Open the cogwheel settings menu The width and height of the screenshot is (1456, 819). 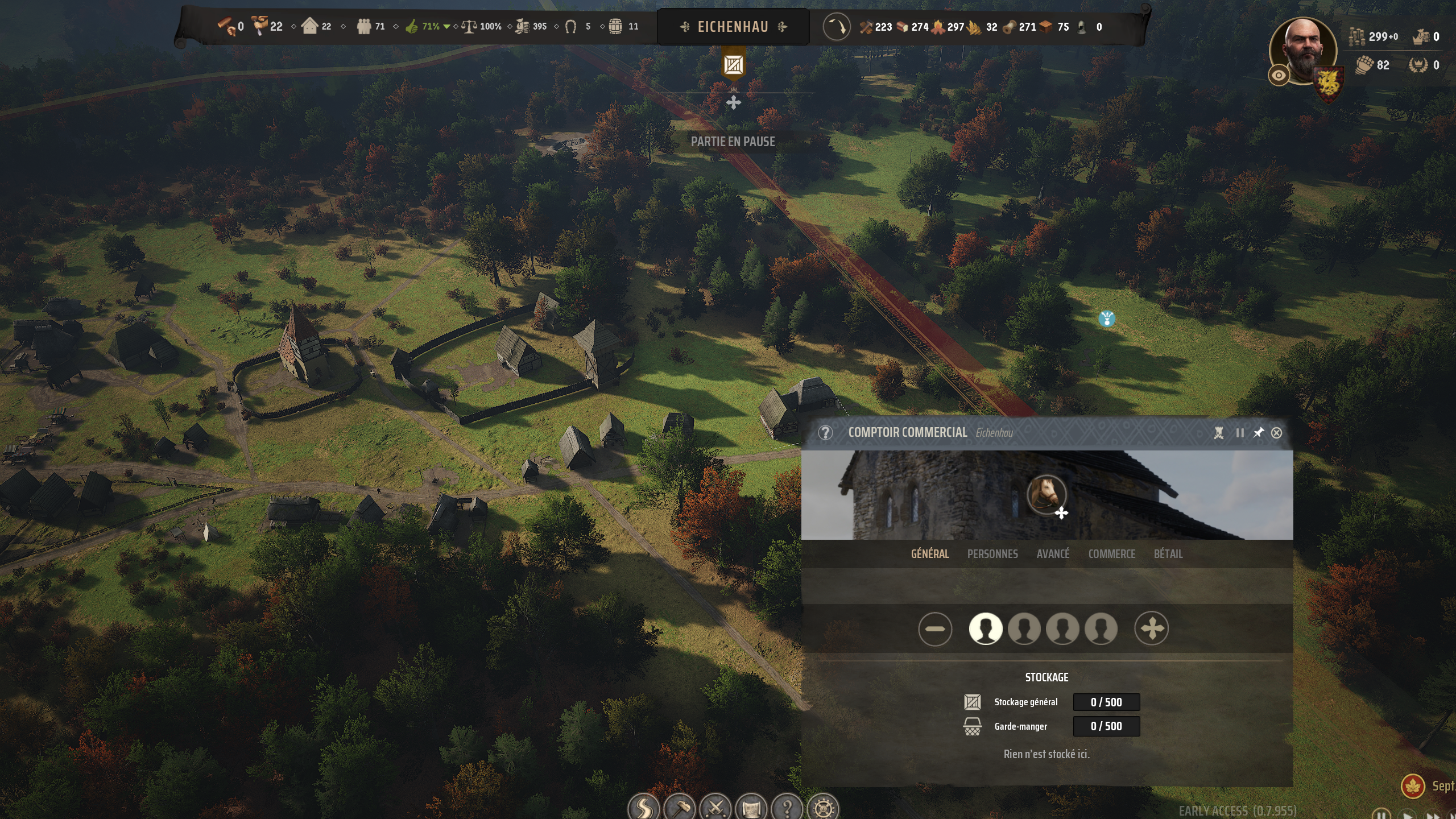pyautogui.click(x=823, y=806)
